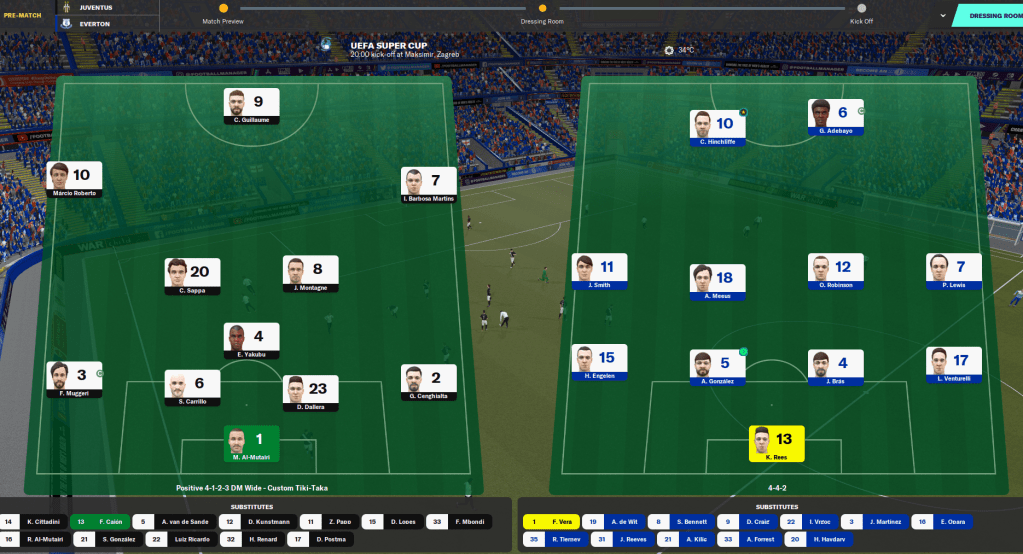Open C. Sappa's number 20 card
Viewport: 1023px width, 554px height.
[x=193, y=276]
